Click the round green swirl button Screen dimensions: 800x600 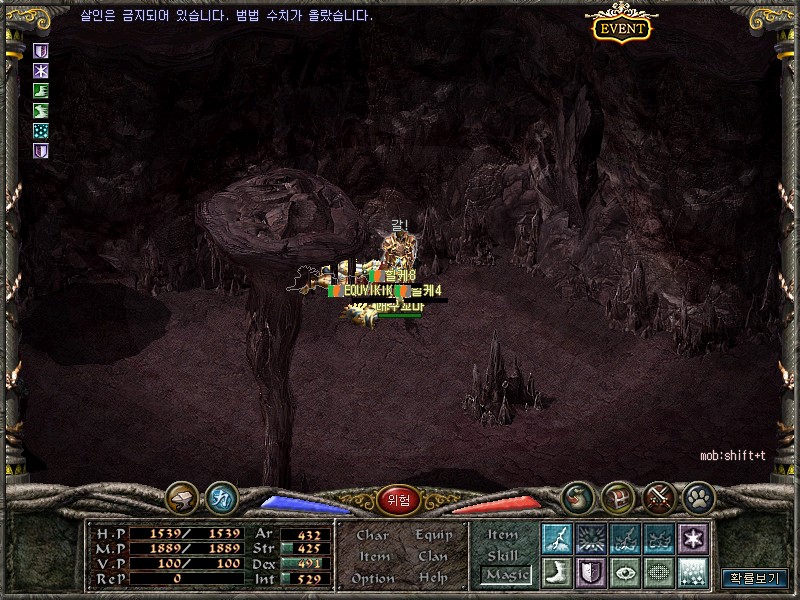point(578,497)
